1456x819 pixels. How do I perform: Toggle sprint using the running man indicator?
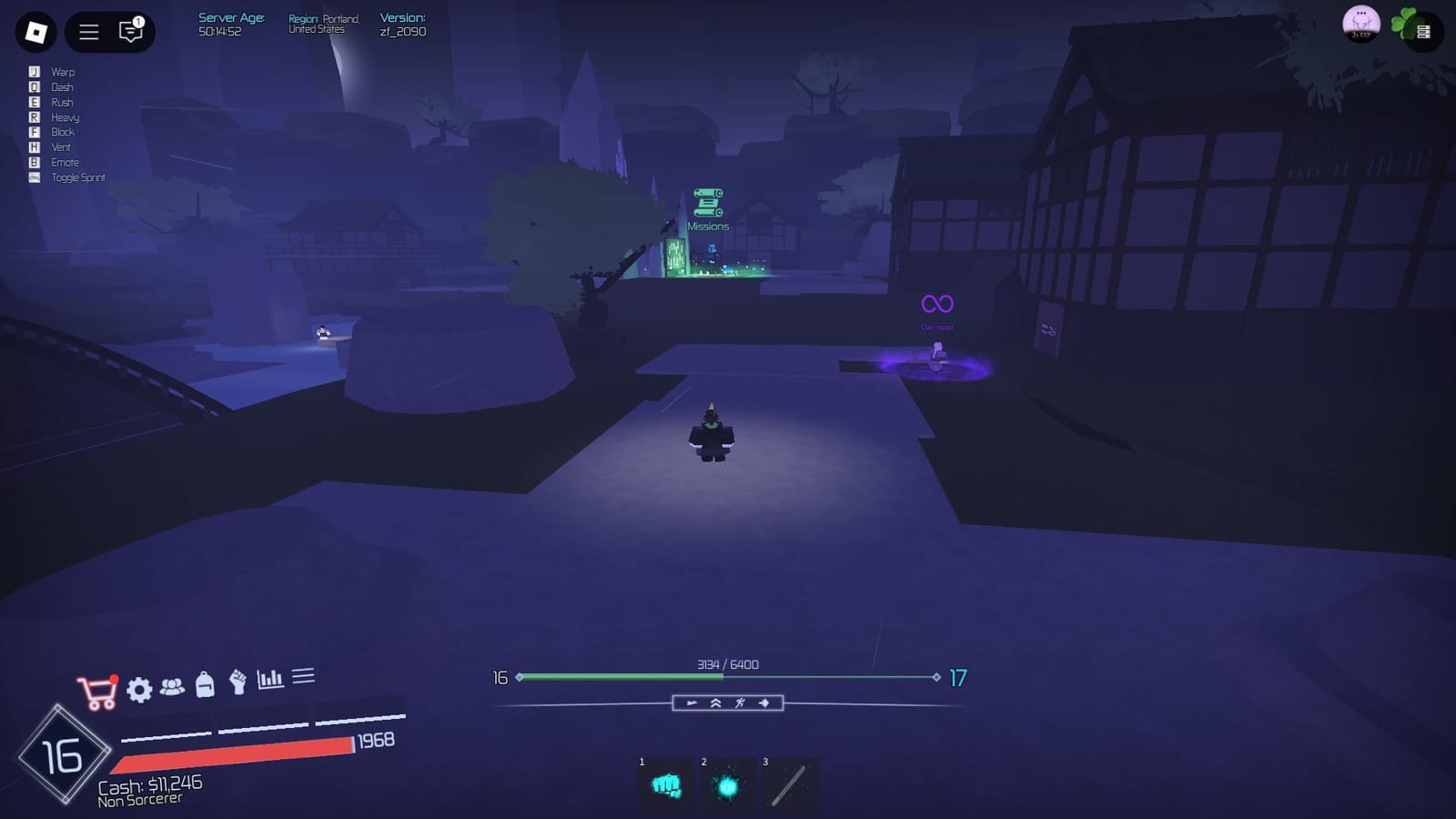coord(740,703)
